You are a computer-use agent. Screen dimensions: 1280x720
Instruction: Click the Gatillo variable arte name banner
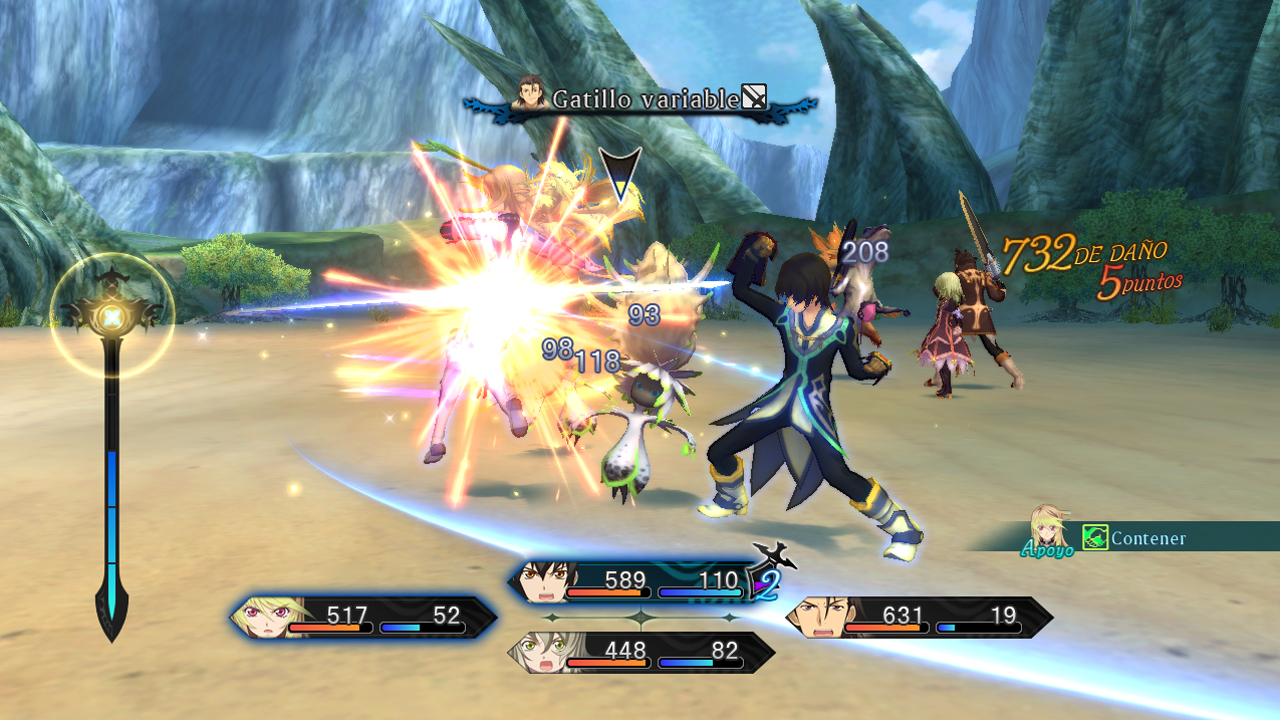640,99
